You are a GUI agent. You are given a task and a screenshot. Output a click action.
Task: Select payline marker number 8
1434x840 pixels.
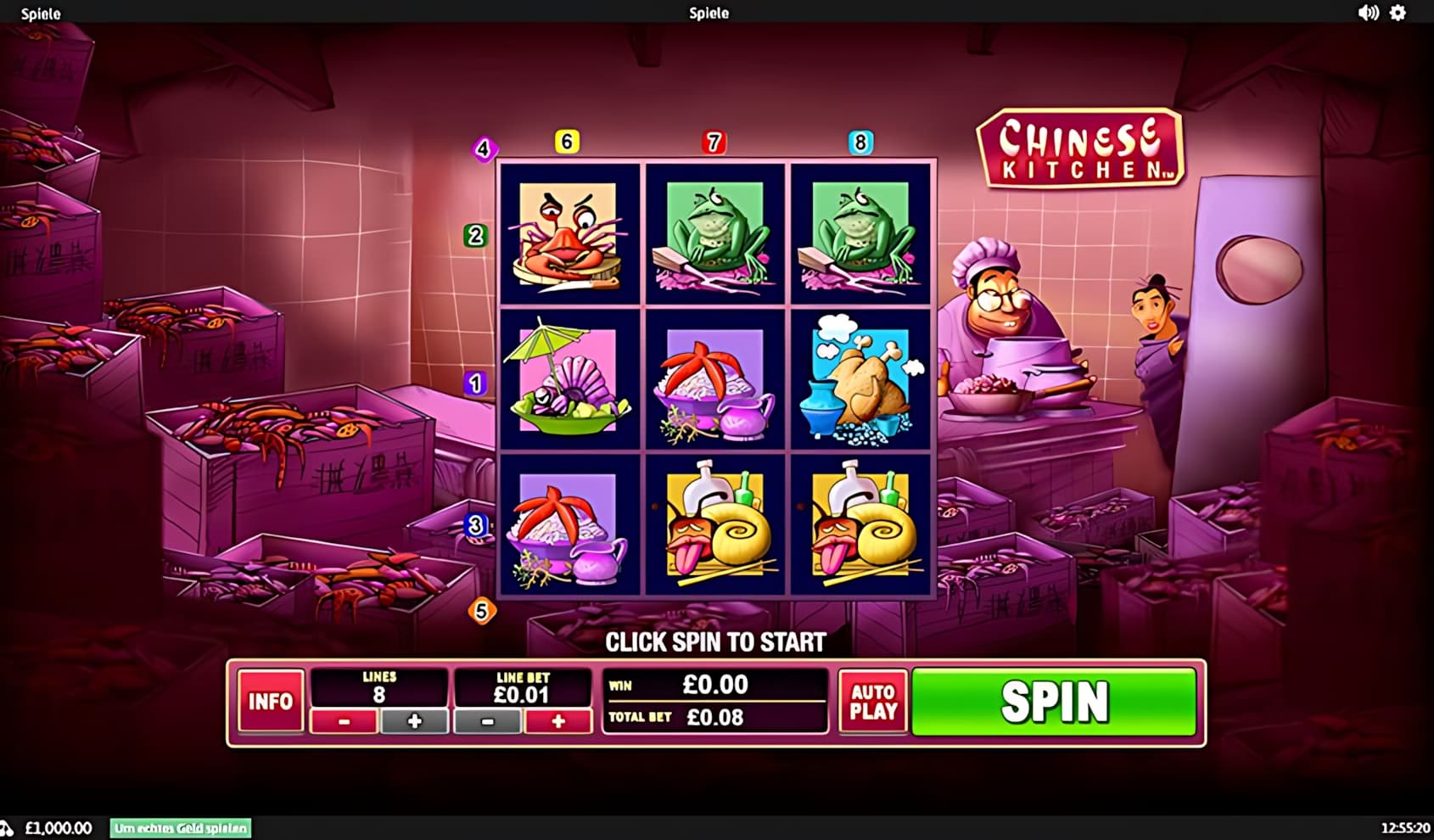tap(860, 143)
